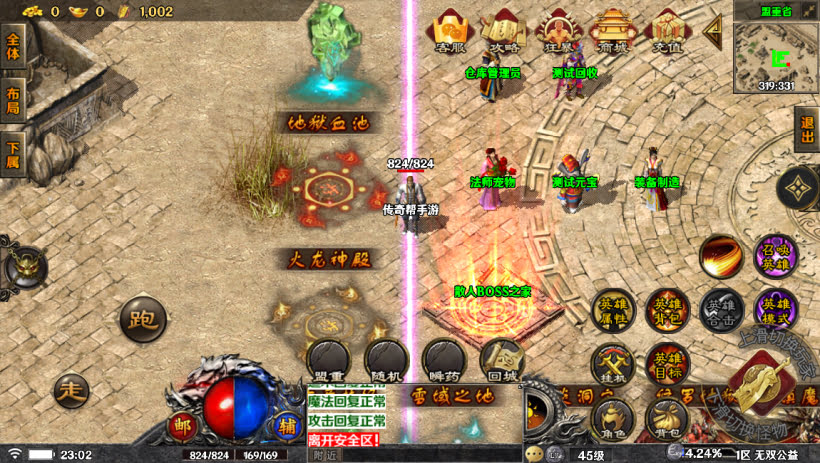Image resolution: width=820 pixels, height=463 pixels.
Task: Switch to the 全体 tab
Action: click(13, 46)
